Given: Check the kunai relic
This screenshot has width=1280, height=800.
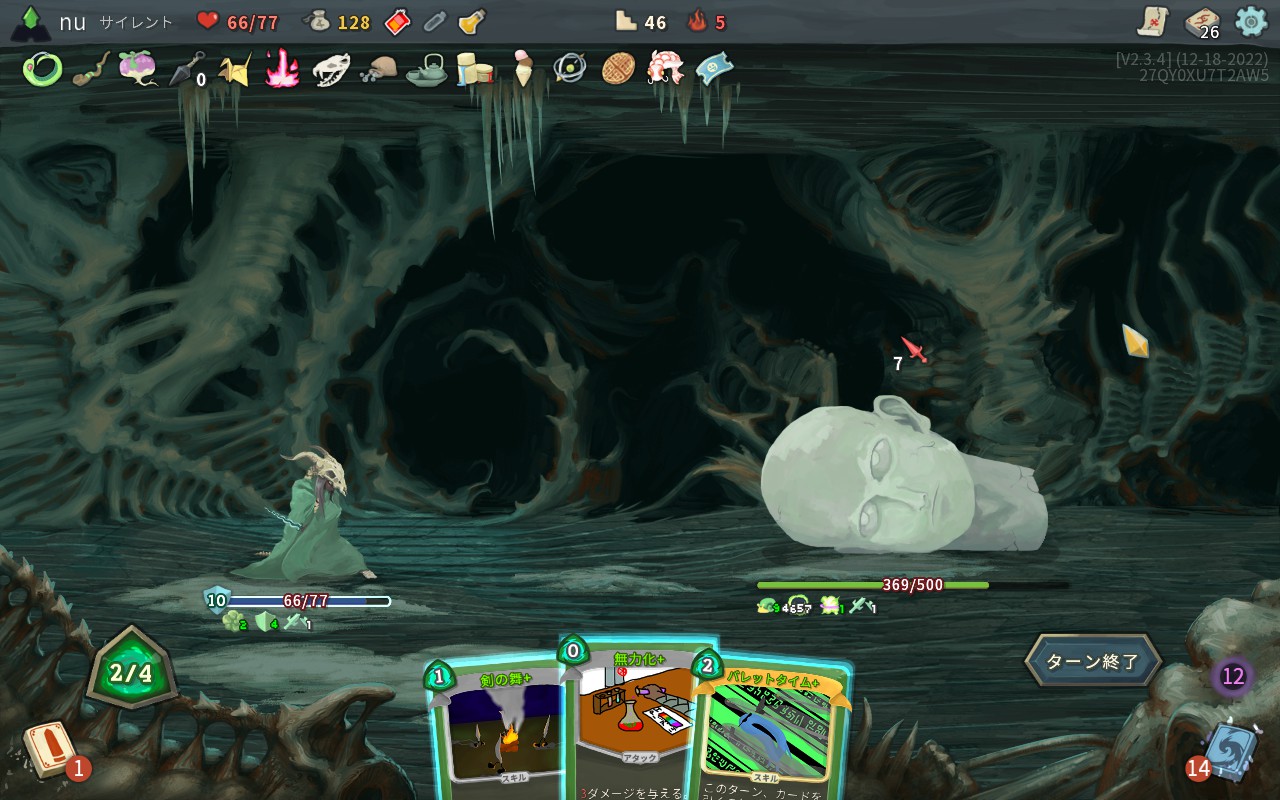Looking at the screenshot, I should pos(187,69).
